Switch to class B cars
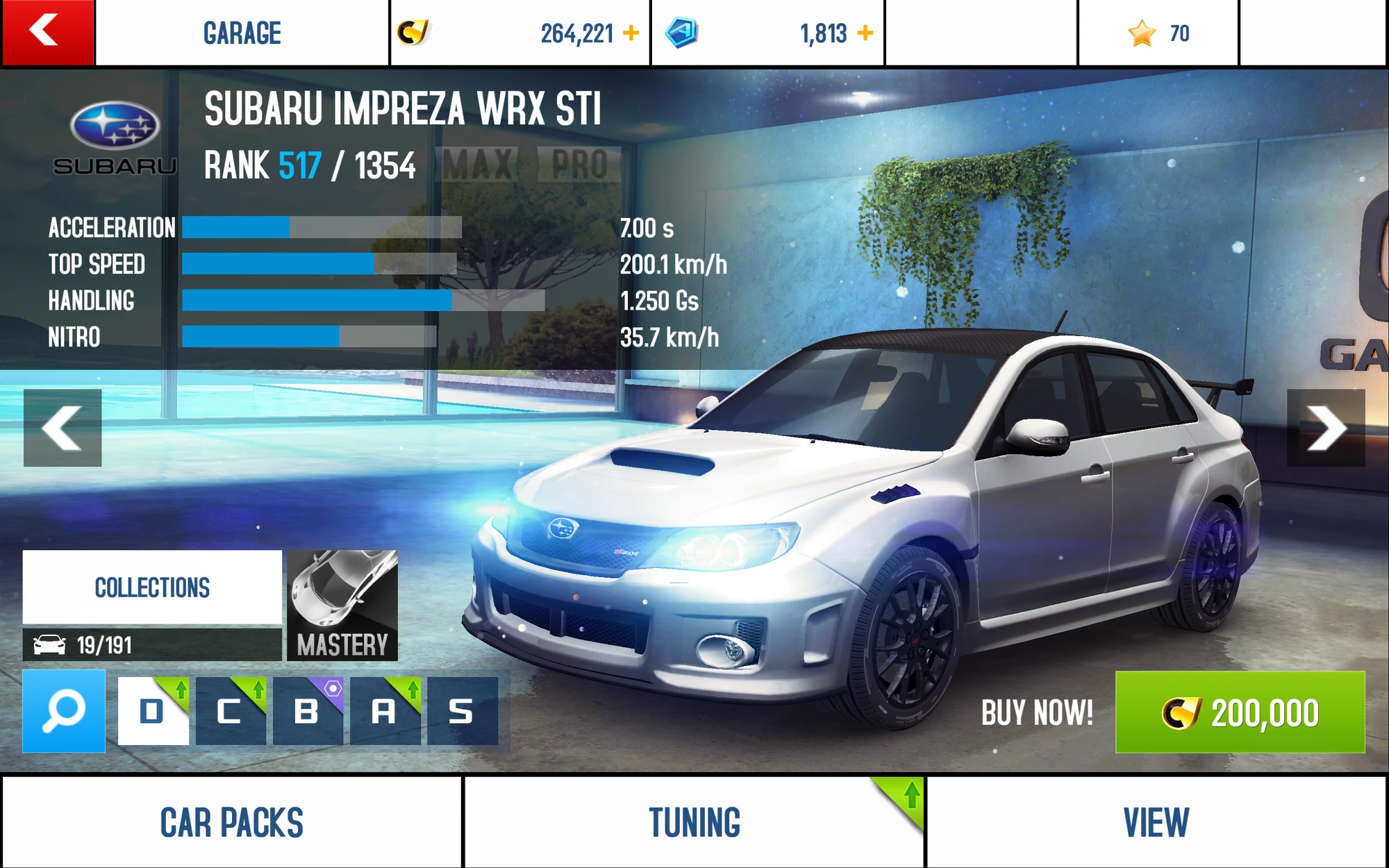The width and height of the screenshot is (1389, 868). tap(308, 711)
